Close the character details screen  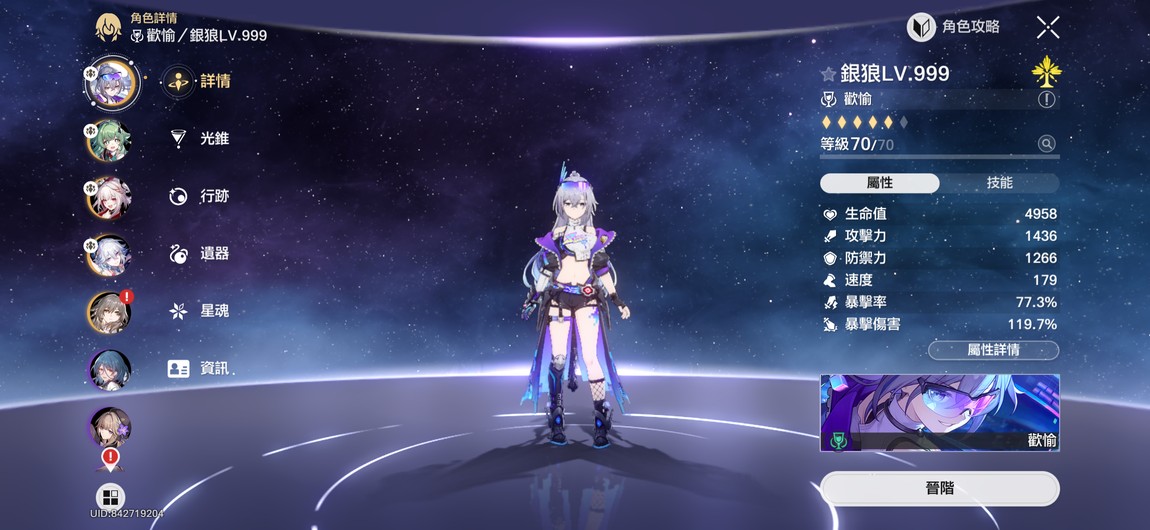pos(1047,27)
